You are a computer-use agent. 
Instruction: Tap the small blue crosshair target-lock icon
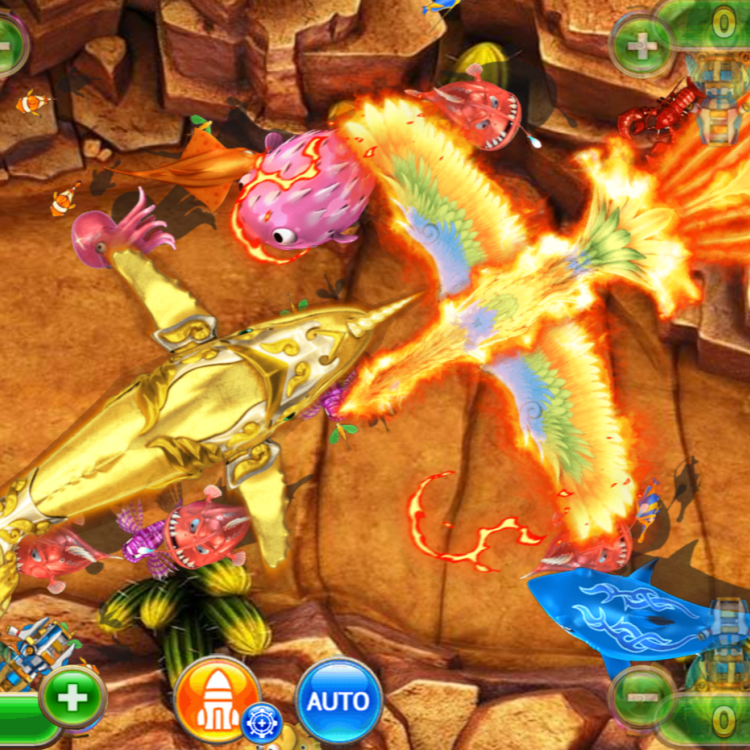click(x=262, y=722)
